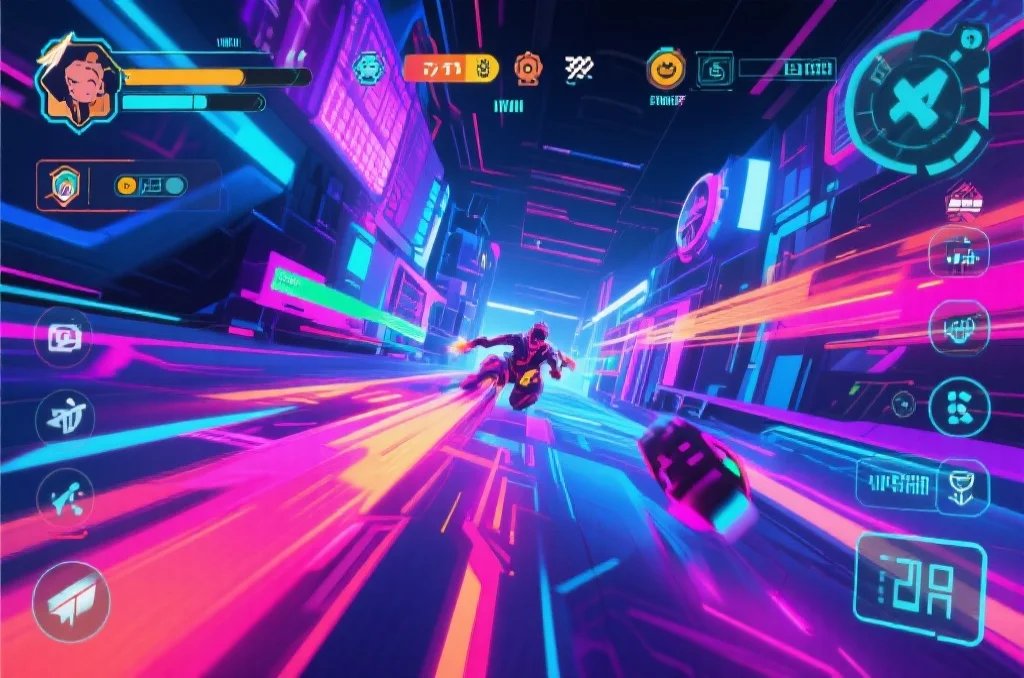Trigger the cyan dotted cluster ability

[x=959, y=407]
